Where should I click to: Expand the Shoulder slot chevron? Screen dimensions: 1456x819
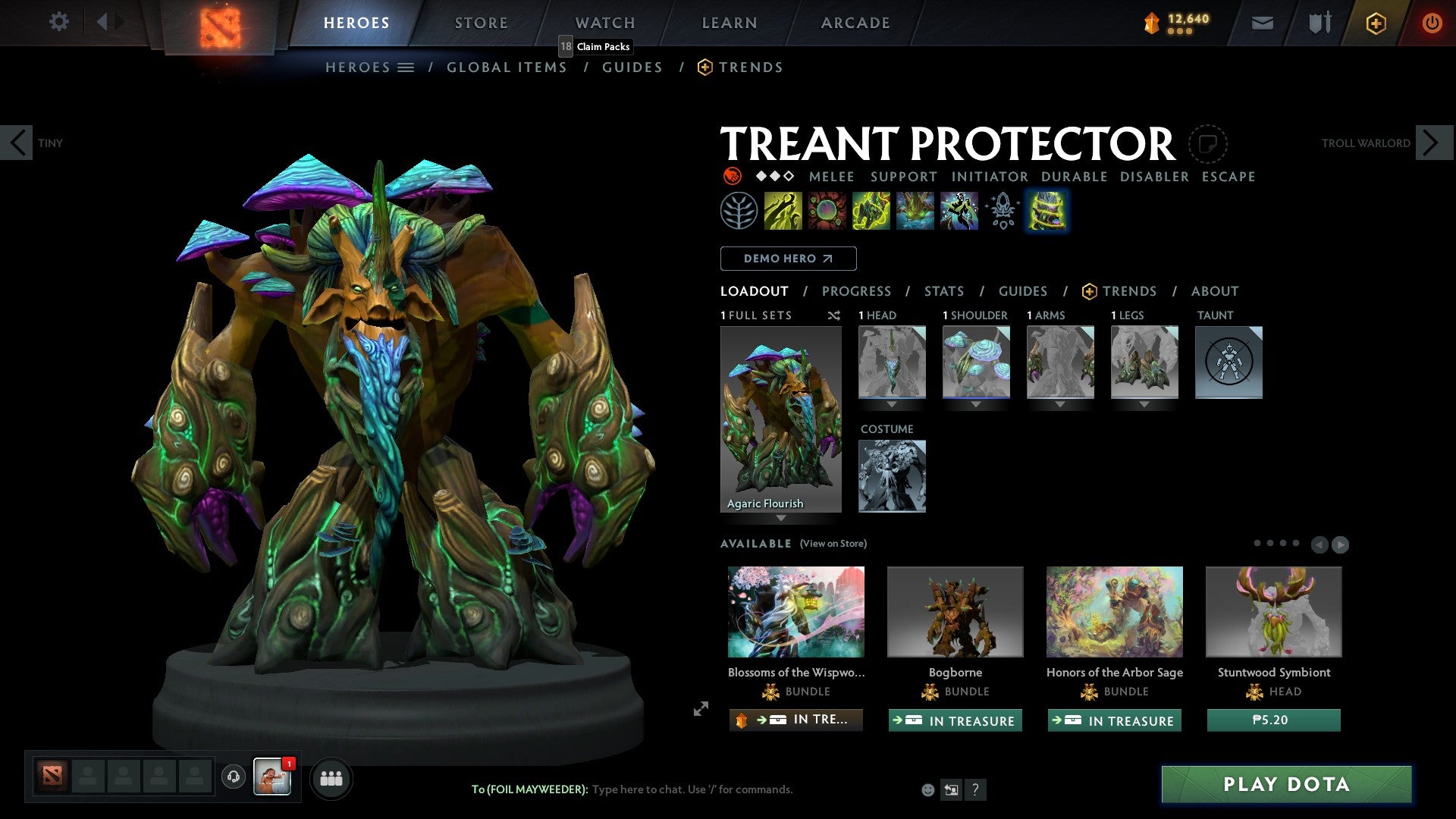pyautogui.click(x=976, y=404)
